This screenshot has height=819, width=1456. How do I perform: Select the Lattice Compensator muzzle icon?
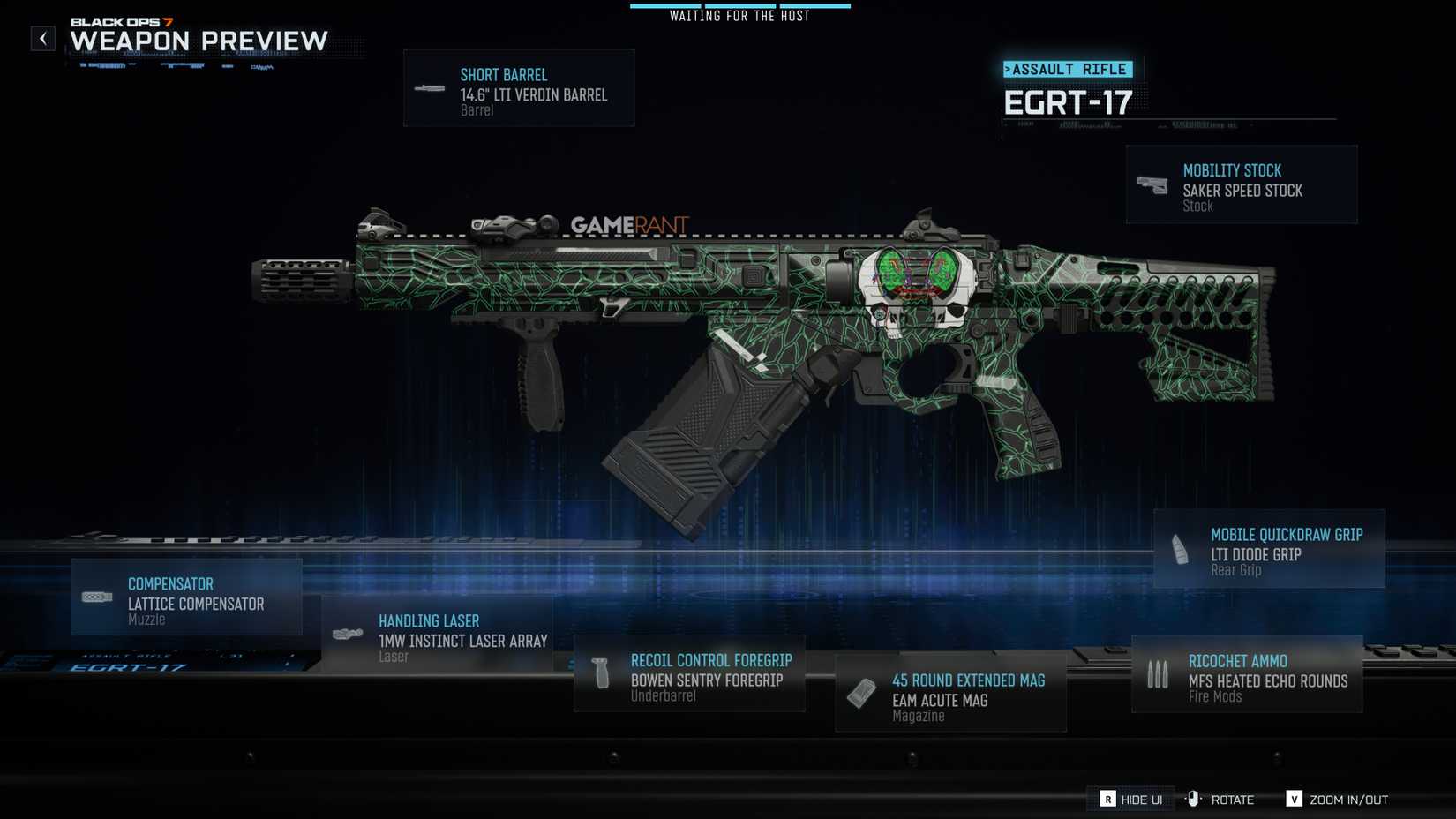(95, 597)
